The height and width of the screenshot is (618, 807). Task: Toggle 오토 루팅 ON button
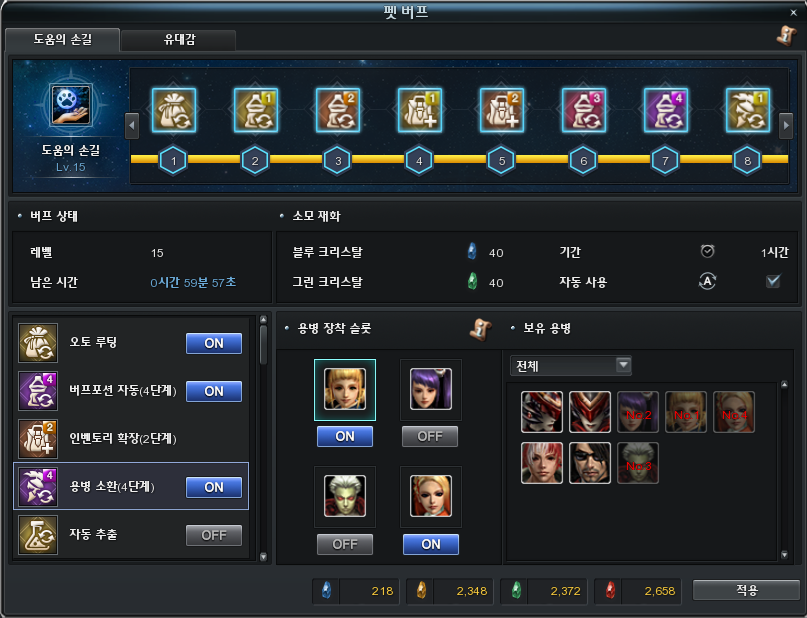pos(214,343)
